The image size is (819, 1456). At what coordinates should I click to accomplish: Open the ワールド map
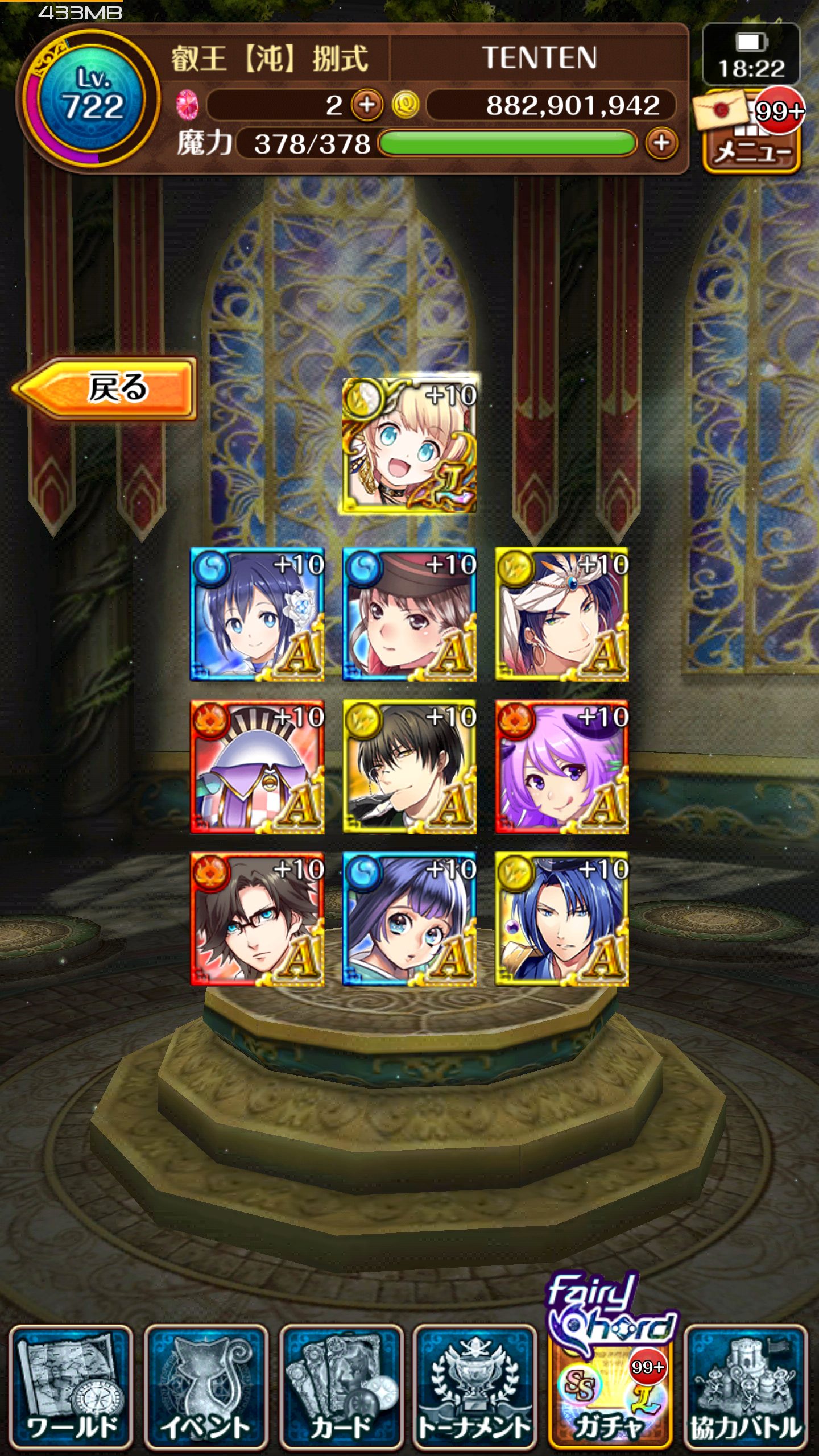[x=71, y=1387]
